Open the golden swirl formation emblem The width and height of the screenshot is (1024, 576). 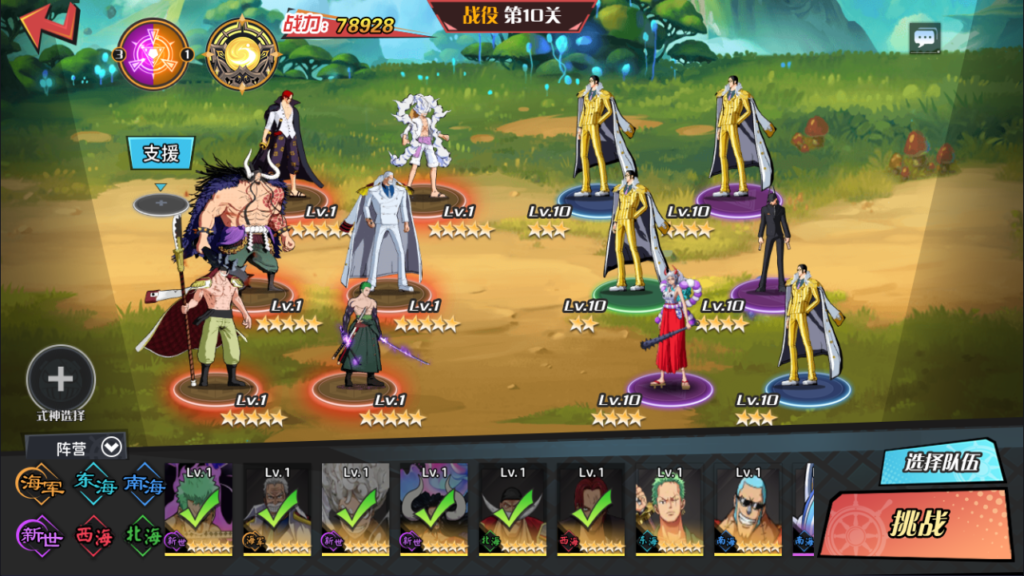pos(242,54)
